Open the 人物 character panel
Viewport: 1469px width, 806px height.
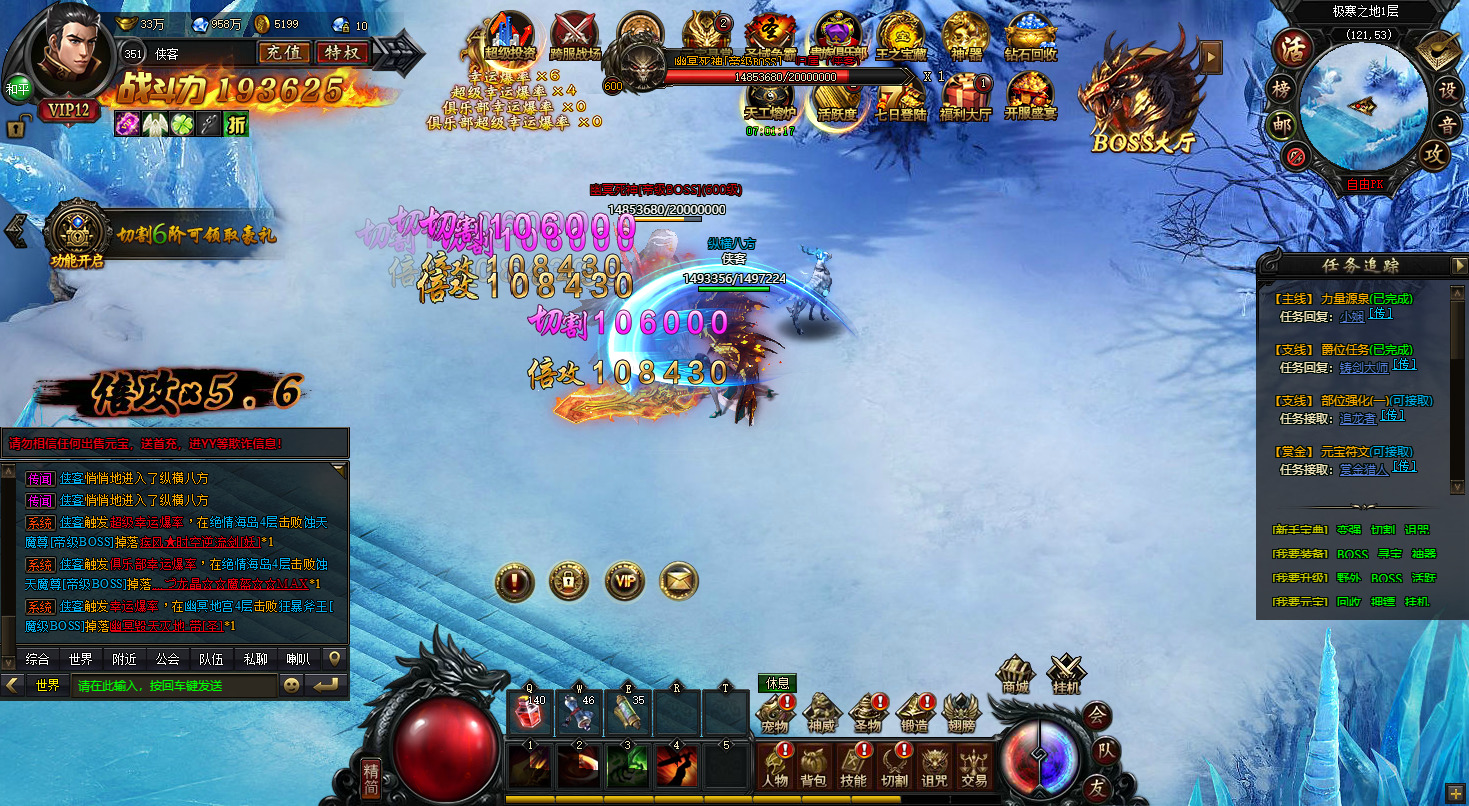coord(774,765)
